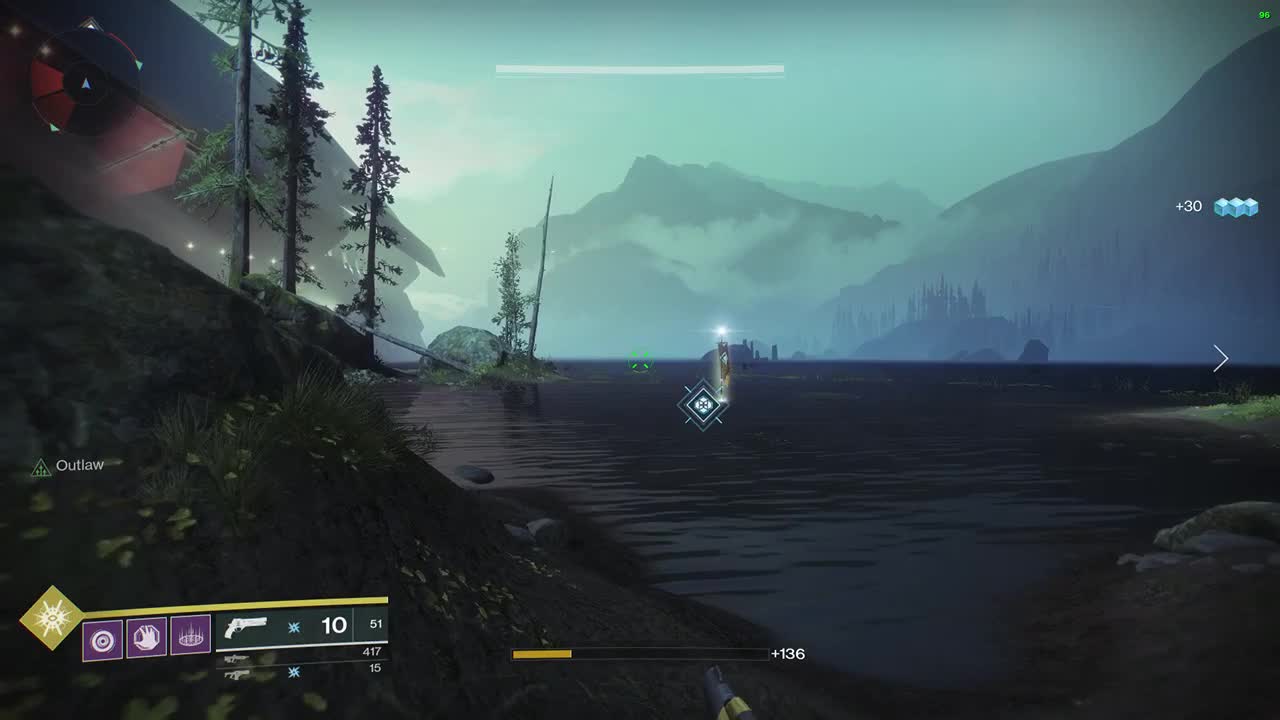
Task: Switch to the second weapon slot
Action: [x=237, y=658]
